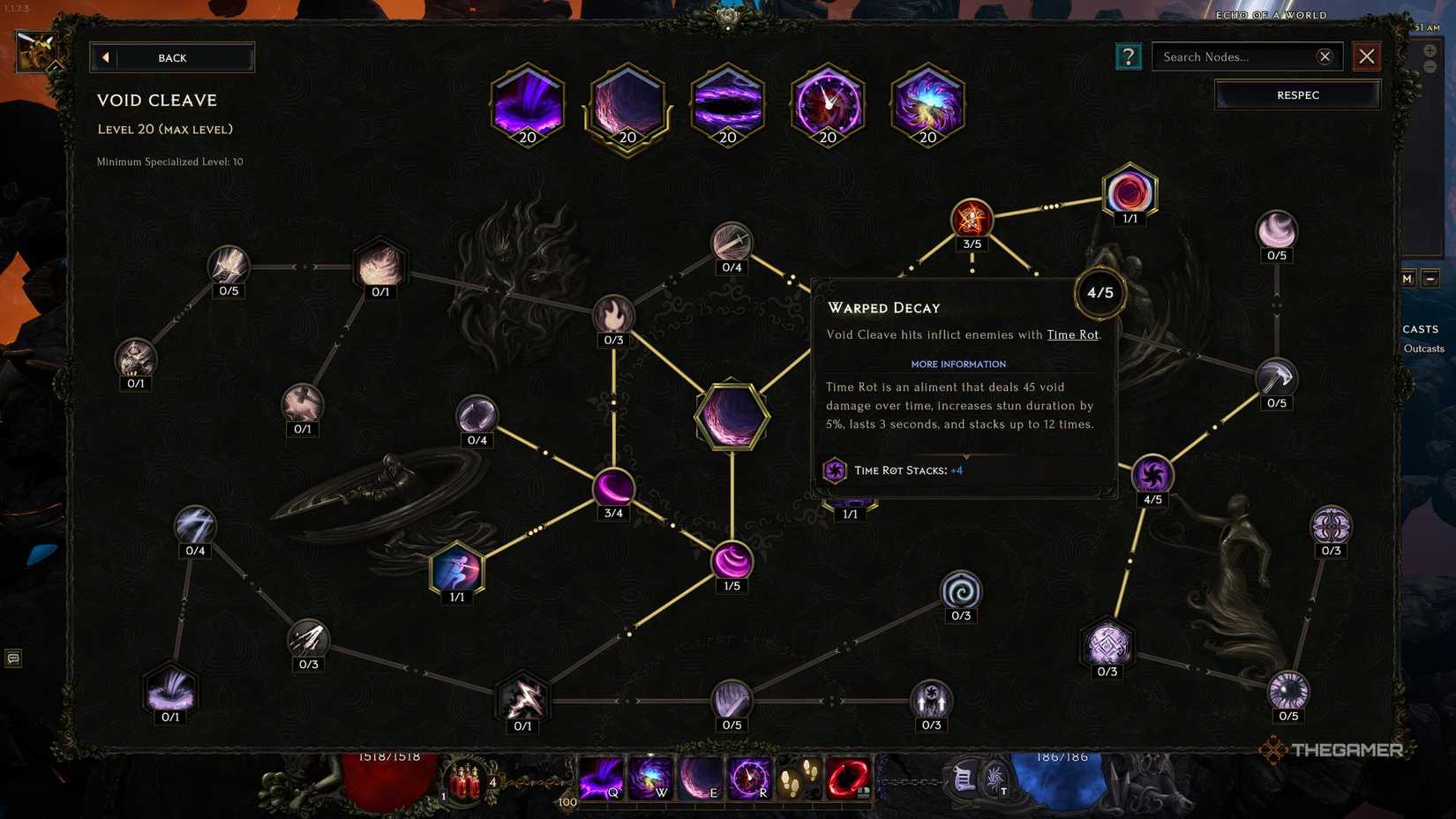Open the clock-faced rune upgrade at the top
Viewport: 1456px width, 819px height.
click(827, 104)
